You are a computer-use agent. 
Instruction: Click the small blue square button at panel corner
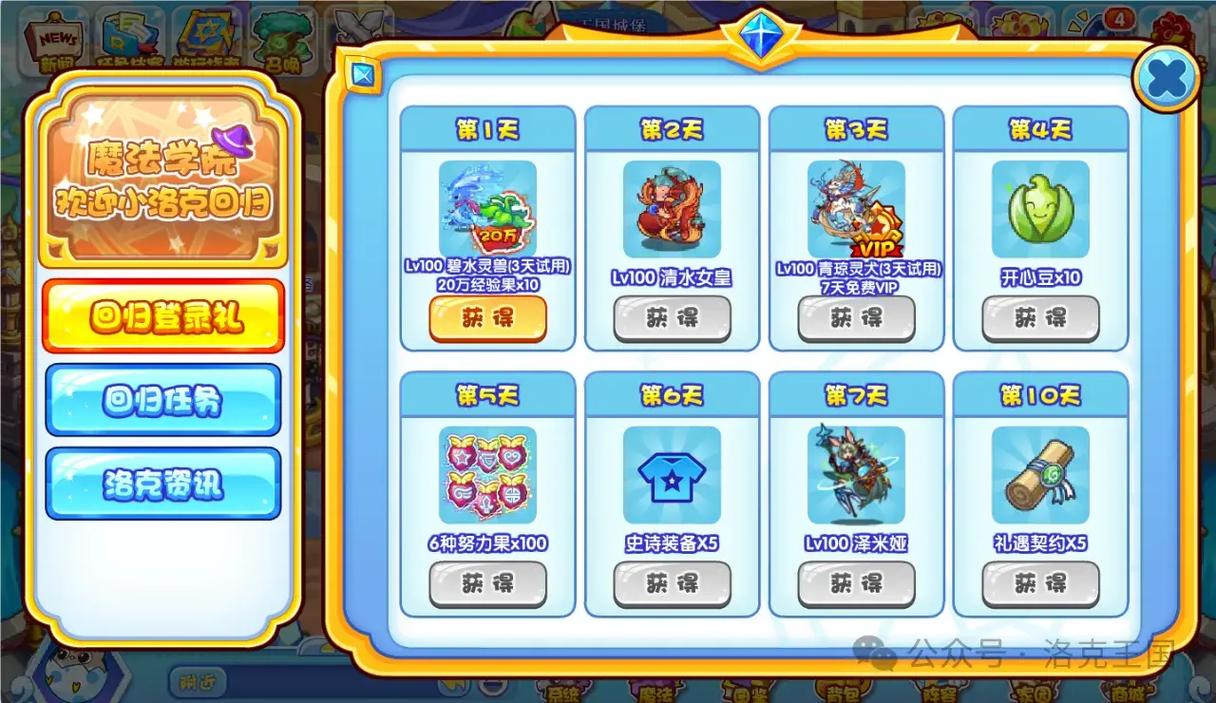pyautogui.click(x=363, y=74)
